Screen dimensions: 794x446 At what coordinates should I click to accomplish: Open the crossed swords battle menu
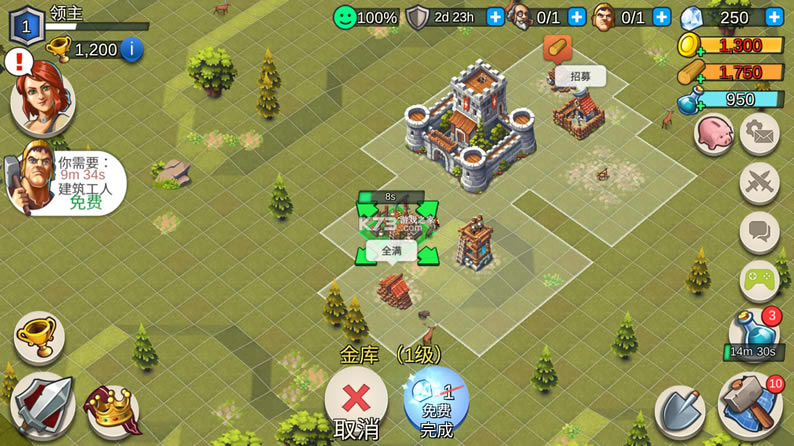point(760,184)
